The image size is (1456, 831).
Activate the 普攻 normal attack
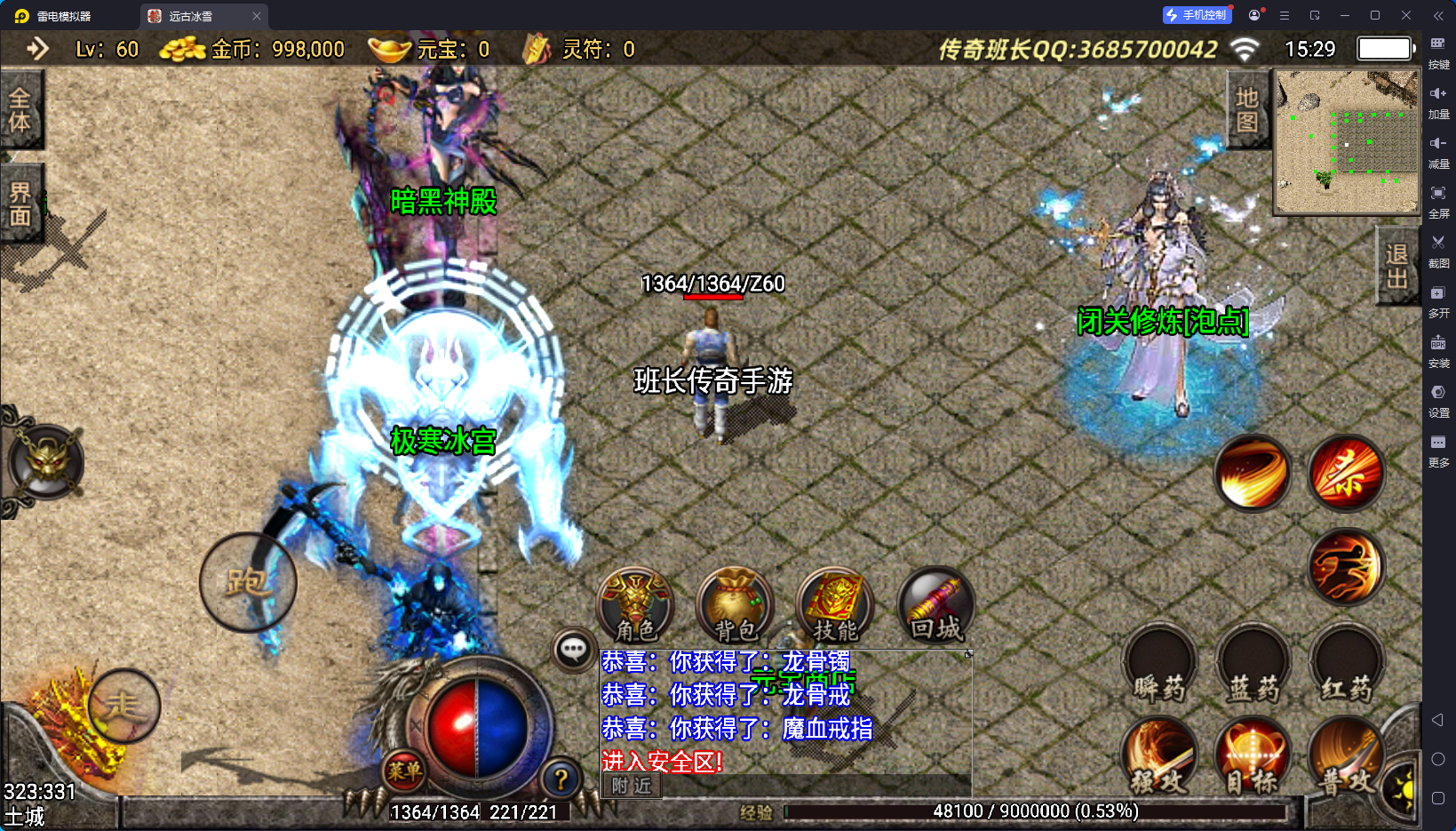point(1346,757)
